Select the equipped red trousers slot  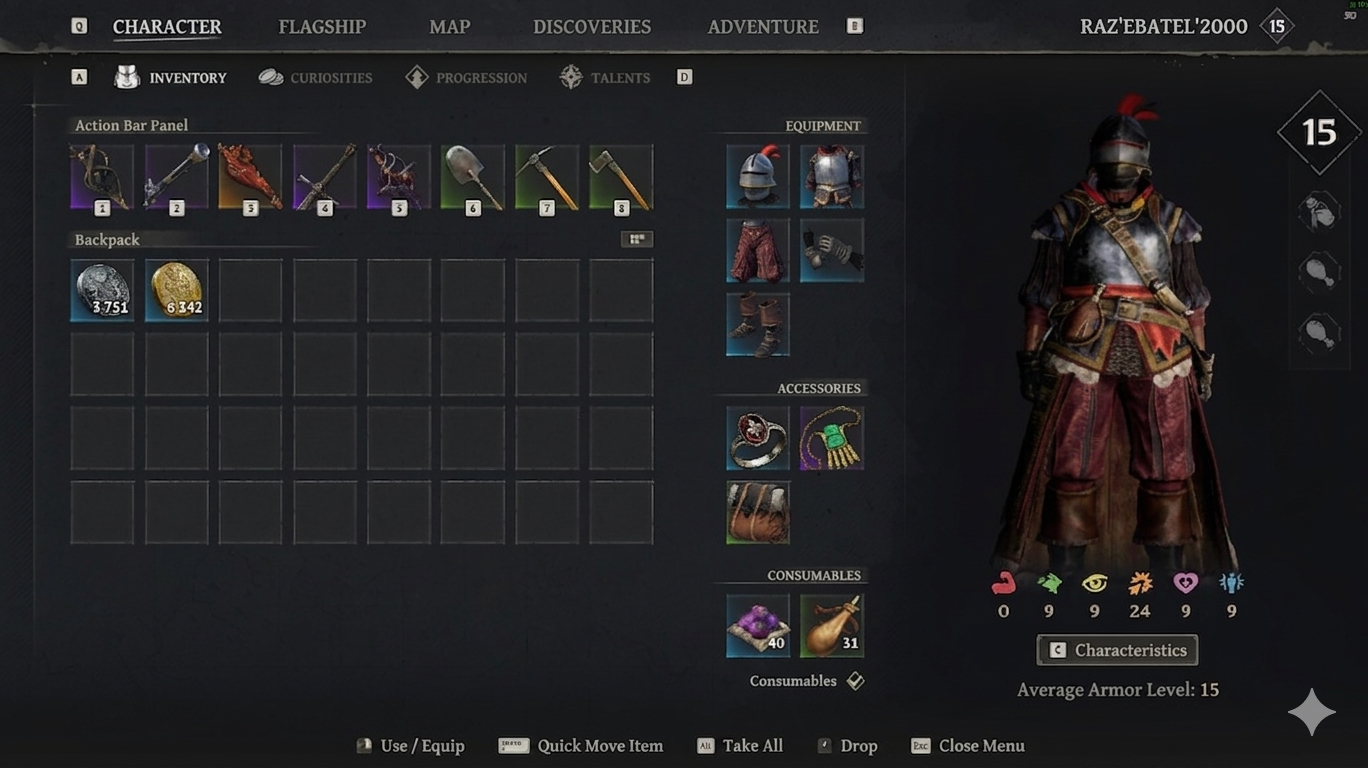pos(758,251)
